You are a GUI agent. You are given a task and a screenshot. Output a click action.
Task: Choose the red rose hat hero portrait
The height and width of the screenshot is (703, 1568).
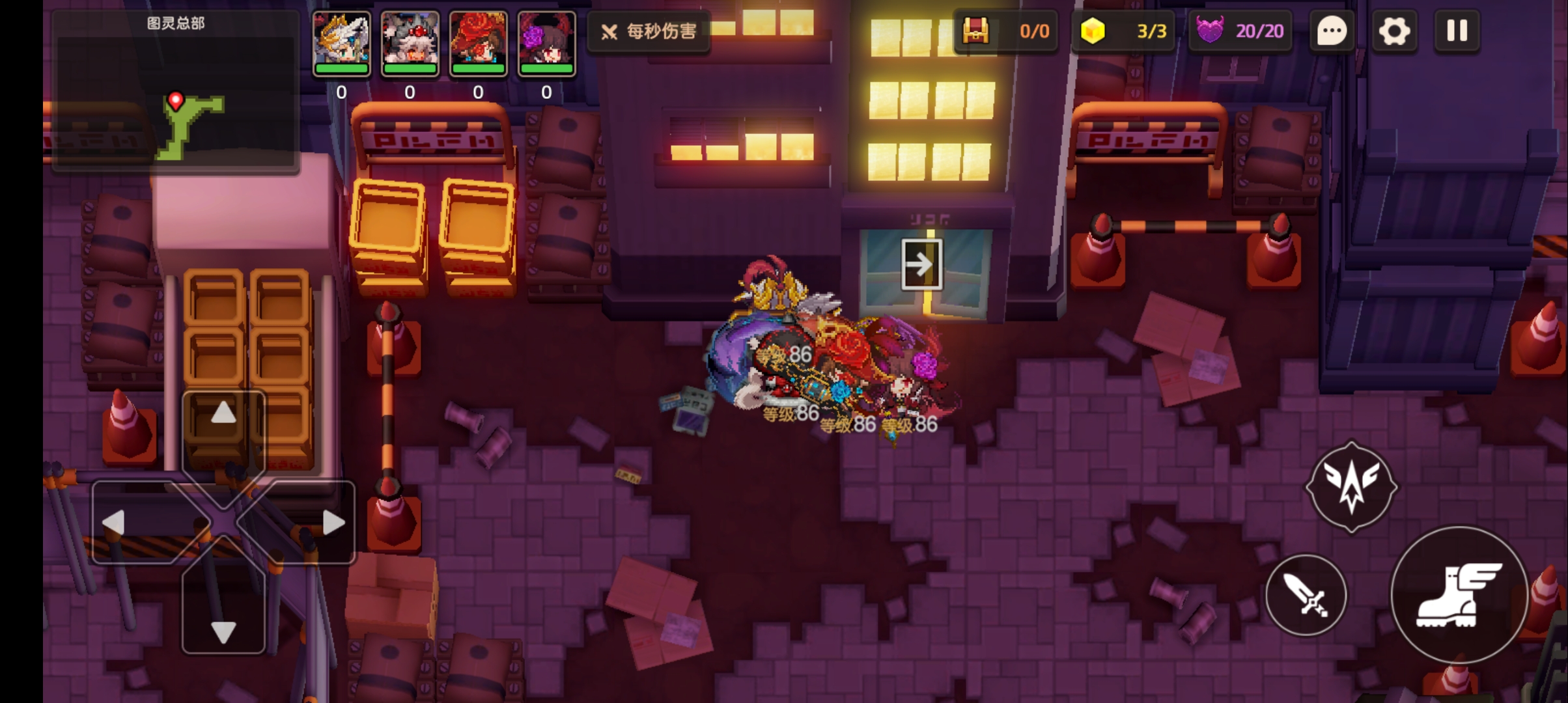click(x=478, y=43)
